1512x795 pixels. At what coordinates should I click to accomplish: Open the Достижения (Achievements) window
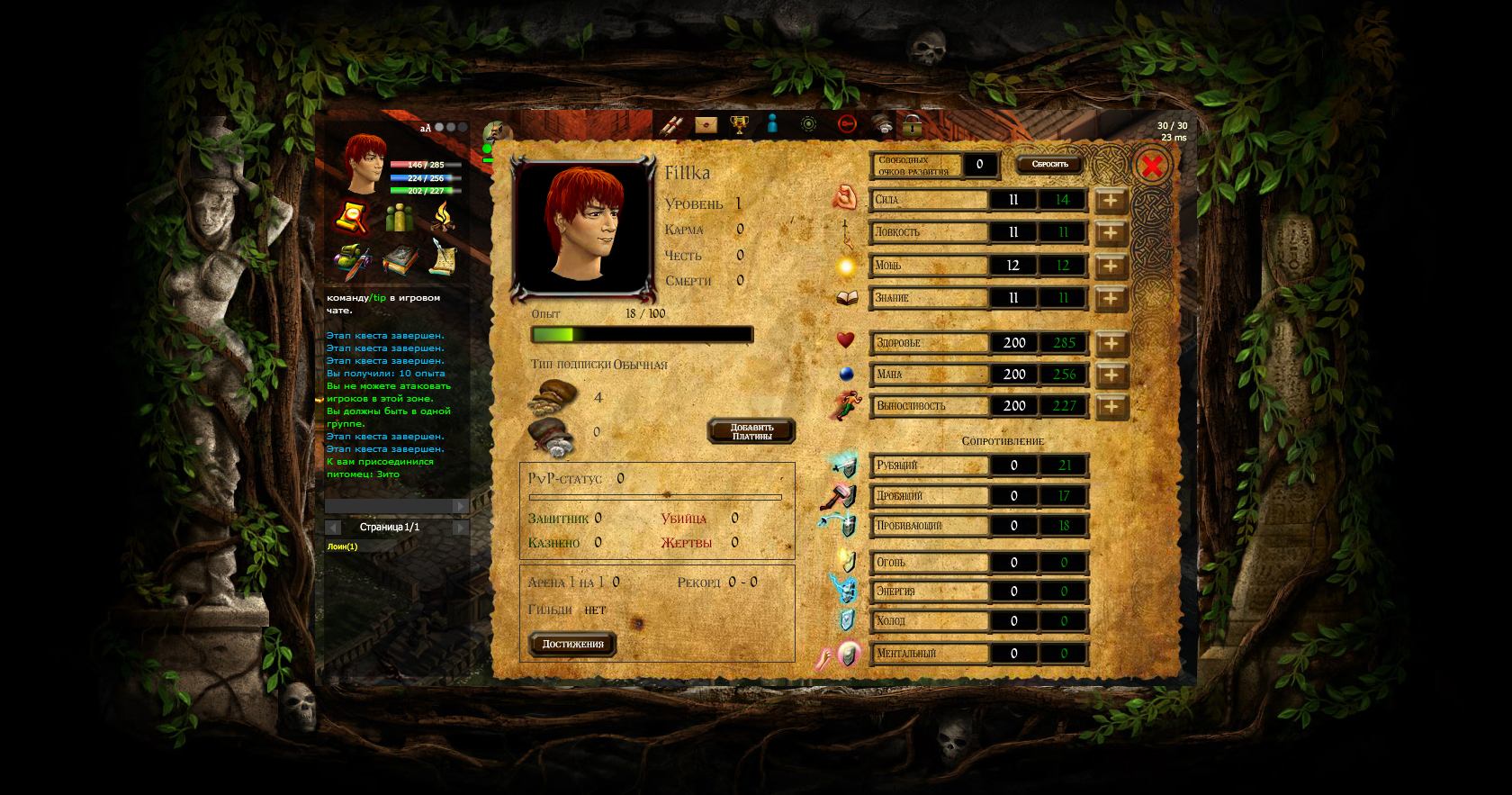572,644
